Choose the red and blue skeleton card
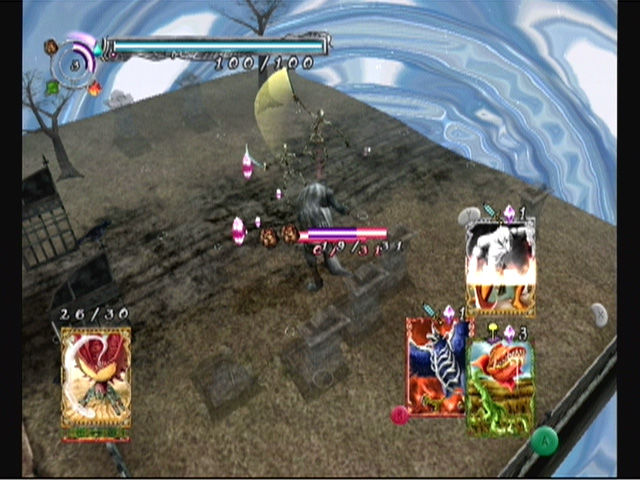 434,367
